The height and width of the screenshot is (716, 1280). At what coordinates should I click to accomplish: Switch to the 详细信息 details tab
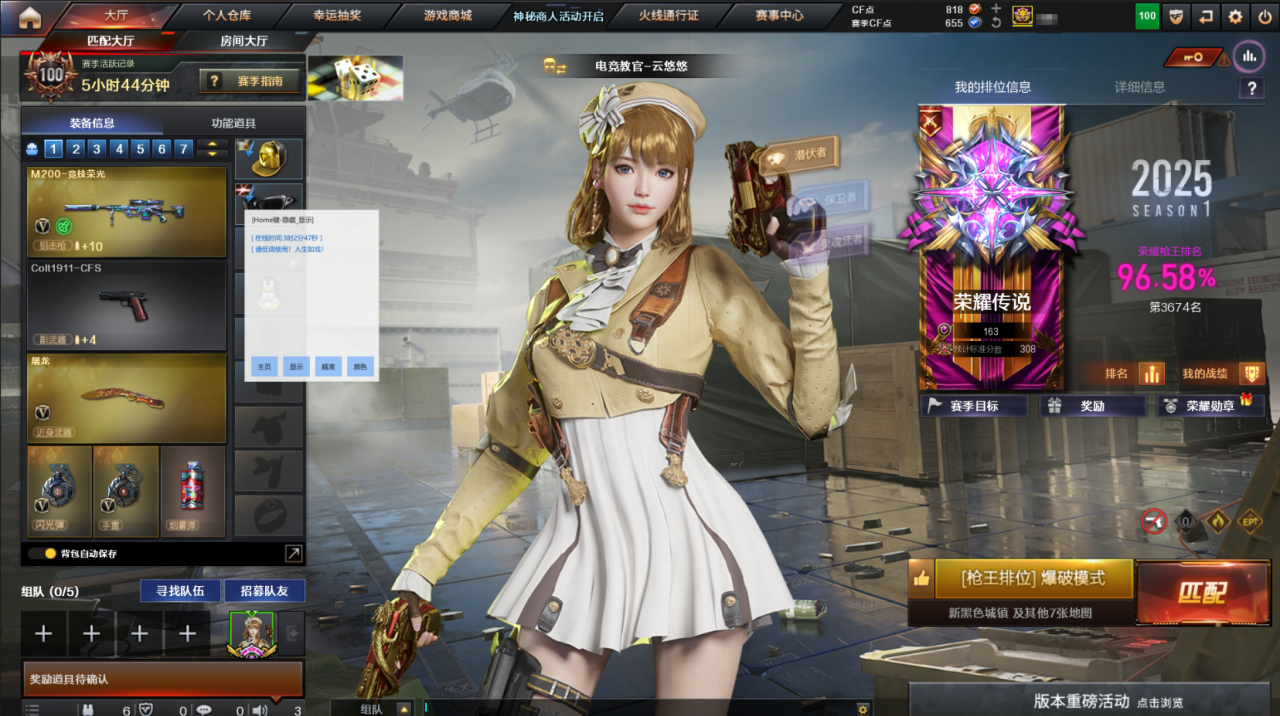click(x=1139, y=87)
